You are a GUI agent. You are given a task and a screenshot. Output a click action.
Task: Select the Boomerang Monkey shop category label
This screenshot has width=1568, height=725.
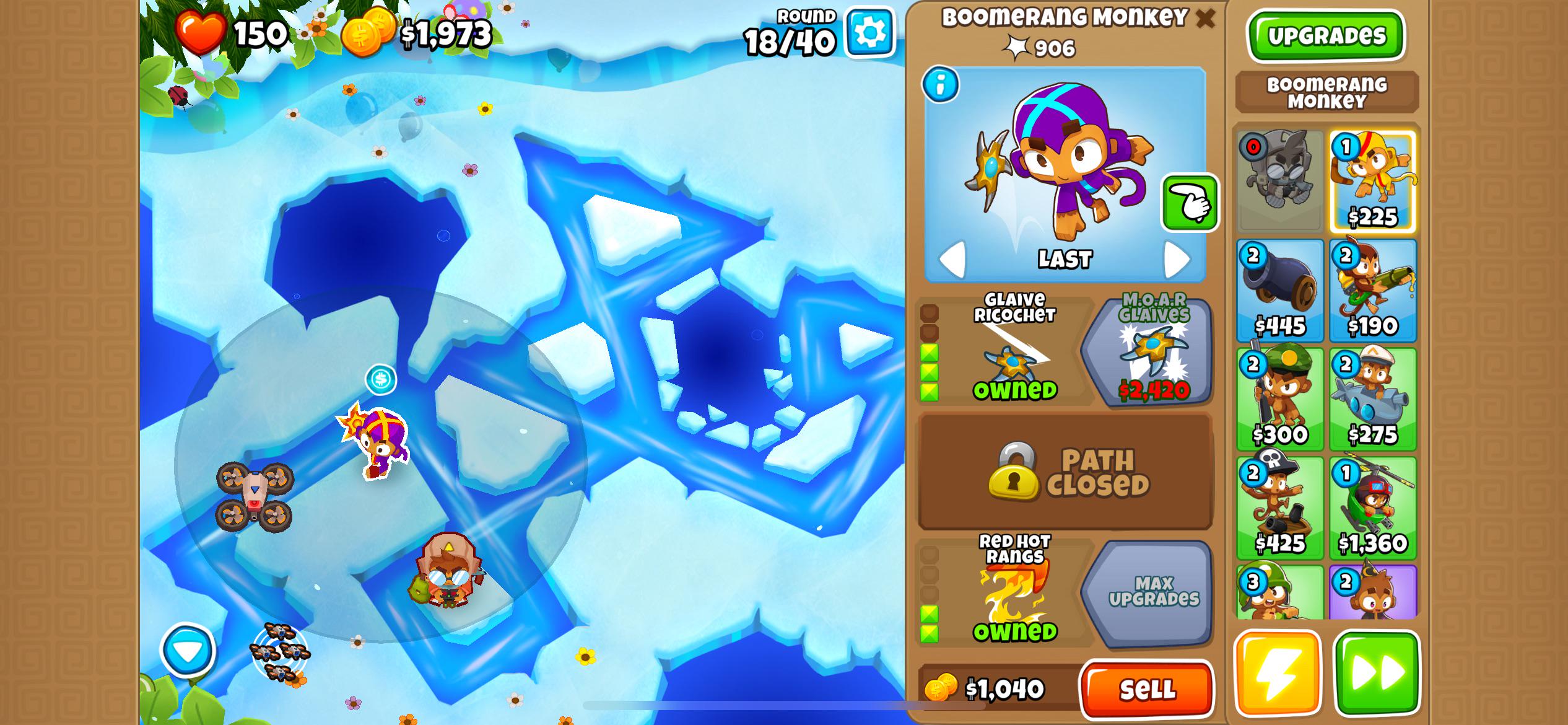click(1326, 92)
